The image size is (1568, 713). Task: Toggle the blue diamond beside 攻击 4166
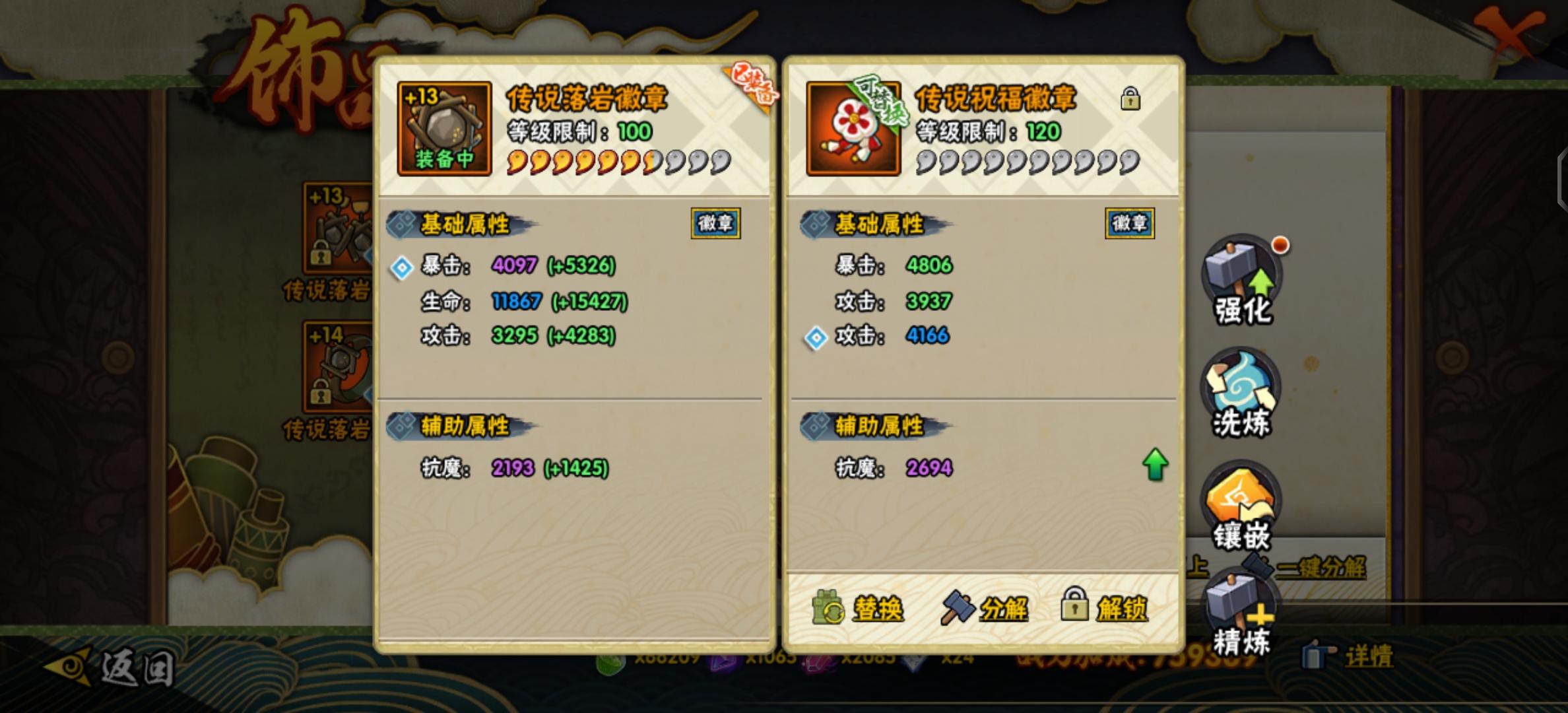(816, 338)
